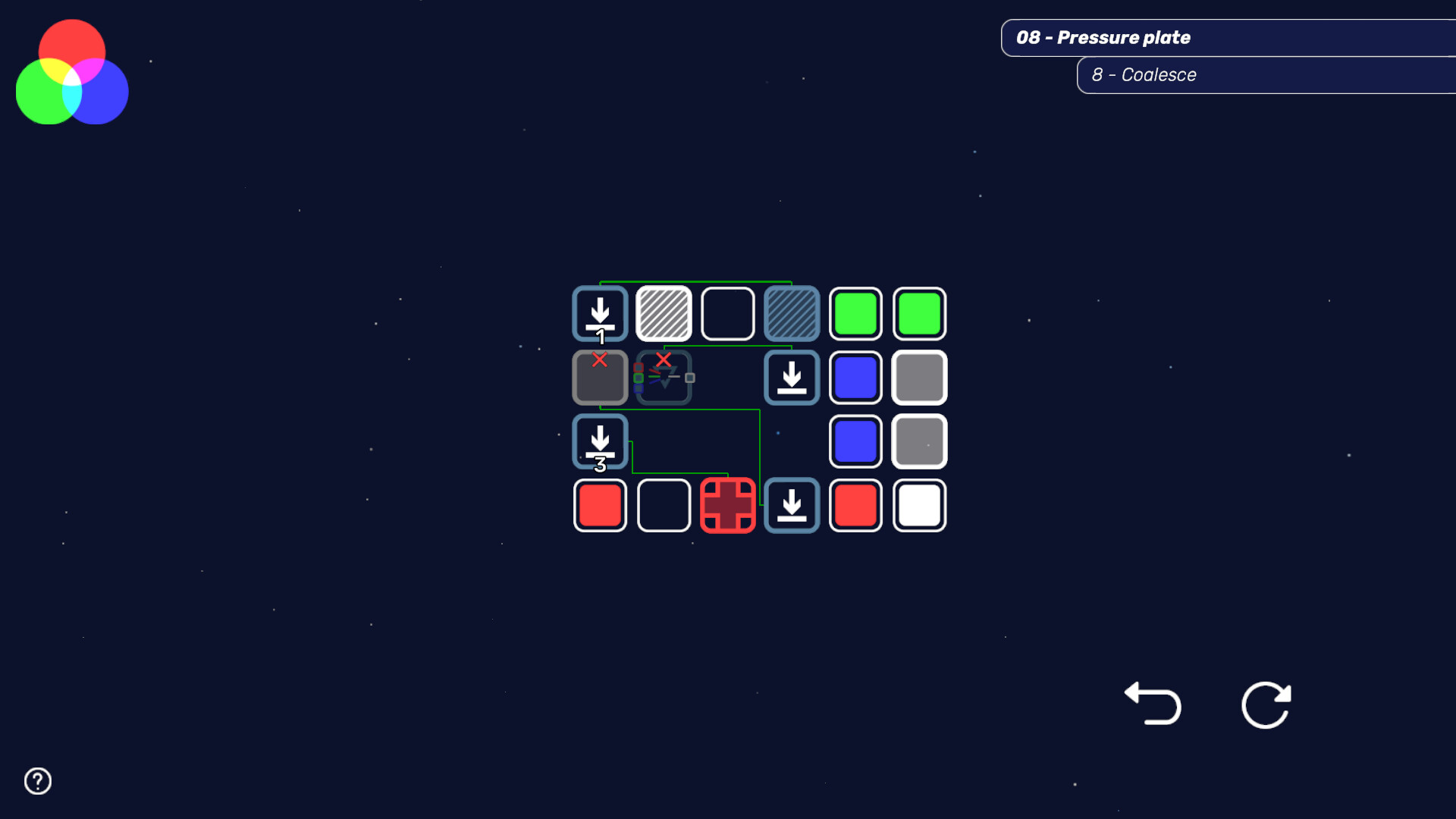Click the pressure plate in the second row
The width and height of the screenshot is (1456, 819).
792,377
